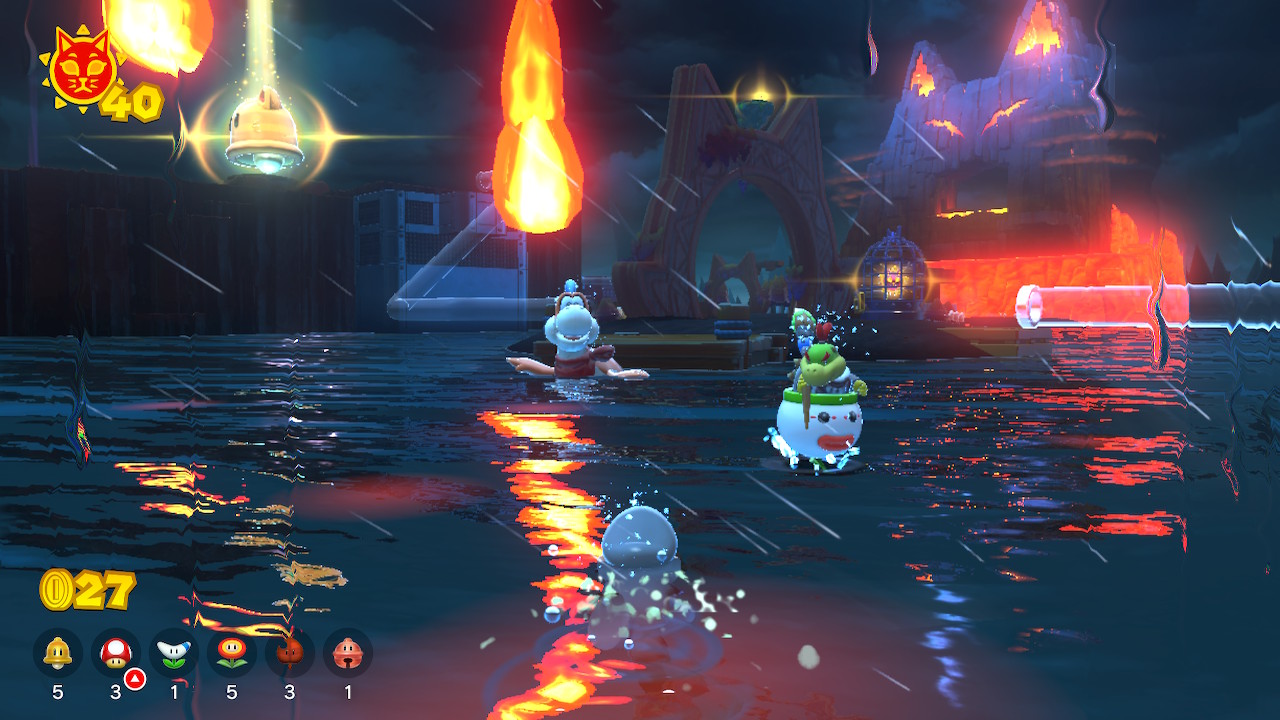Screen dimensions: 1280x720
Task: Select the Super Bell reserve item
Action: coord(57,653)
